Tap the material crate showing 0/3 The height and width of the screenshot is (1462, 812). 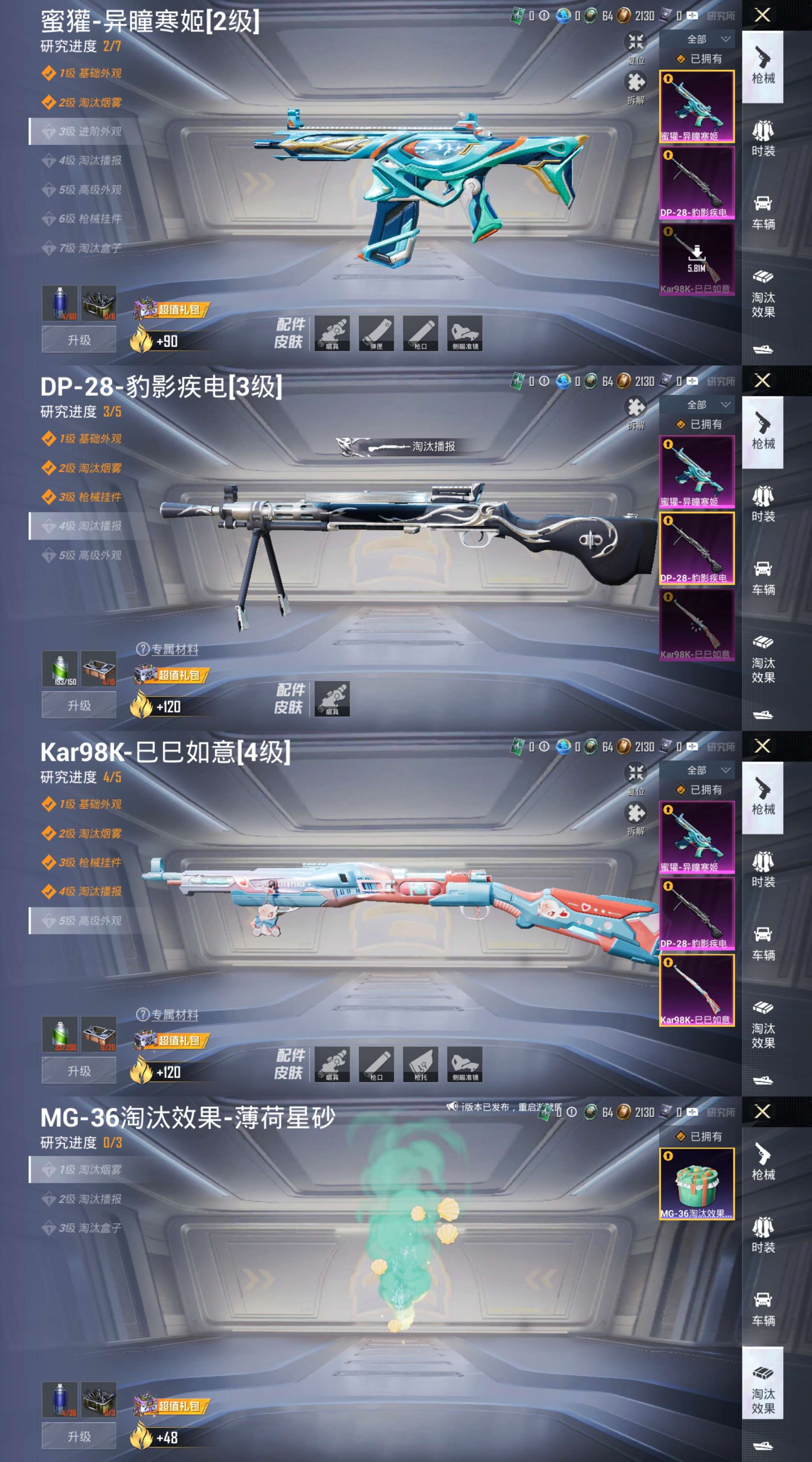point(99,1400)
